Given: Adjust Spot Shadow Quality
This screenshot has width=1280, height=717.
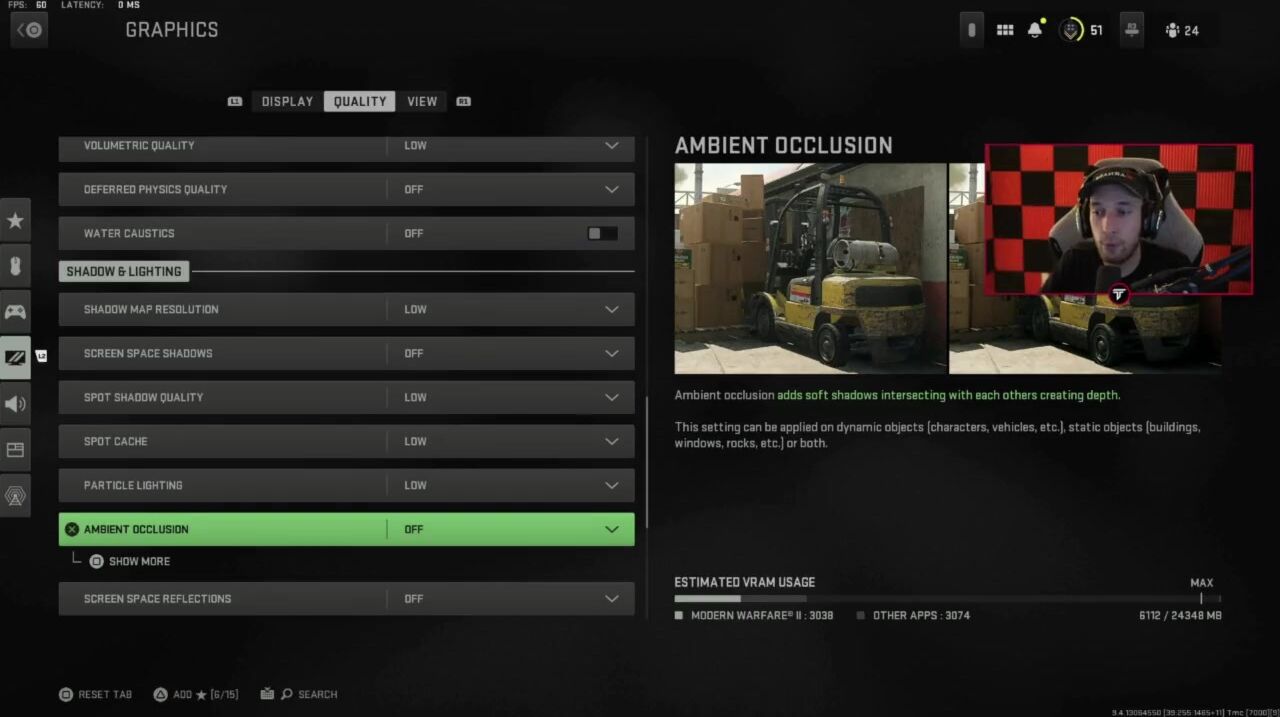Looking at the screenshot, I should tap(611, 397).
